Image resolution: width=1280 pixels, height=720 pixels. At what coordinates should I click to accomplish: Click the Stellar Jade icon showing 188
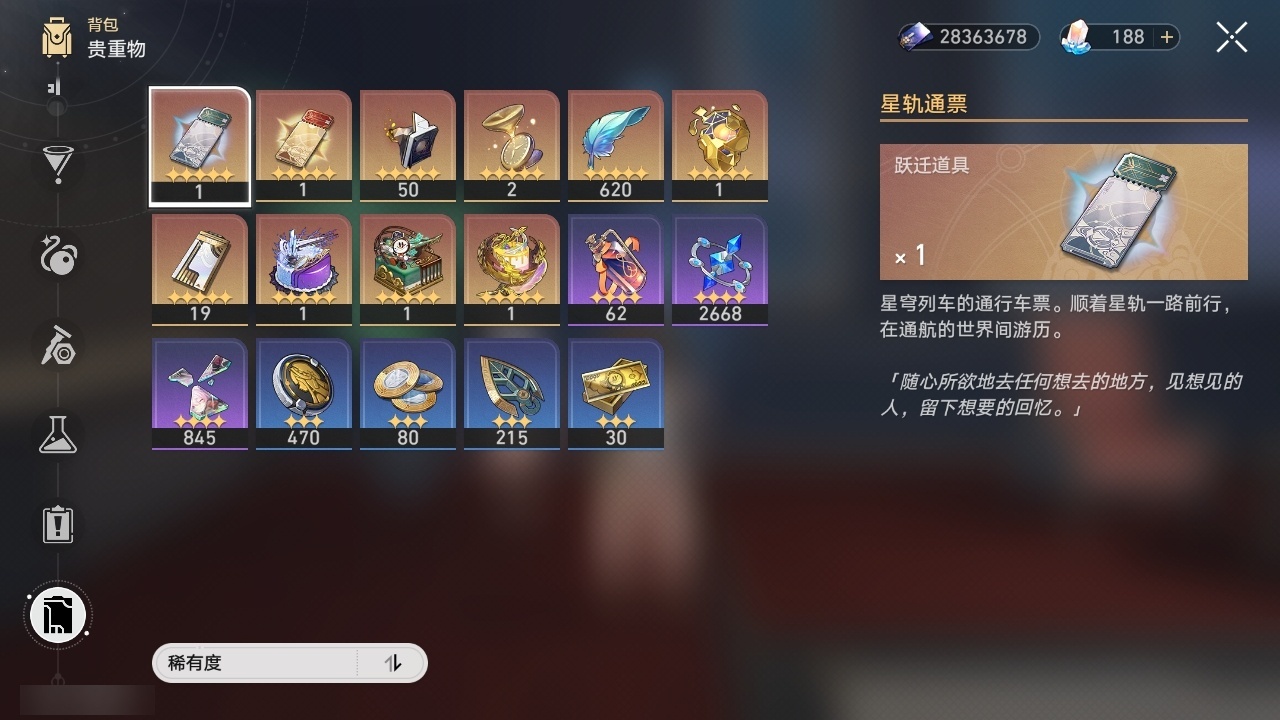pos(1075,37)
